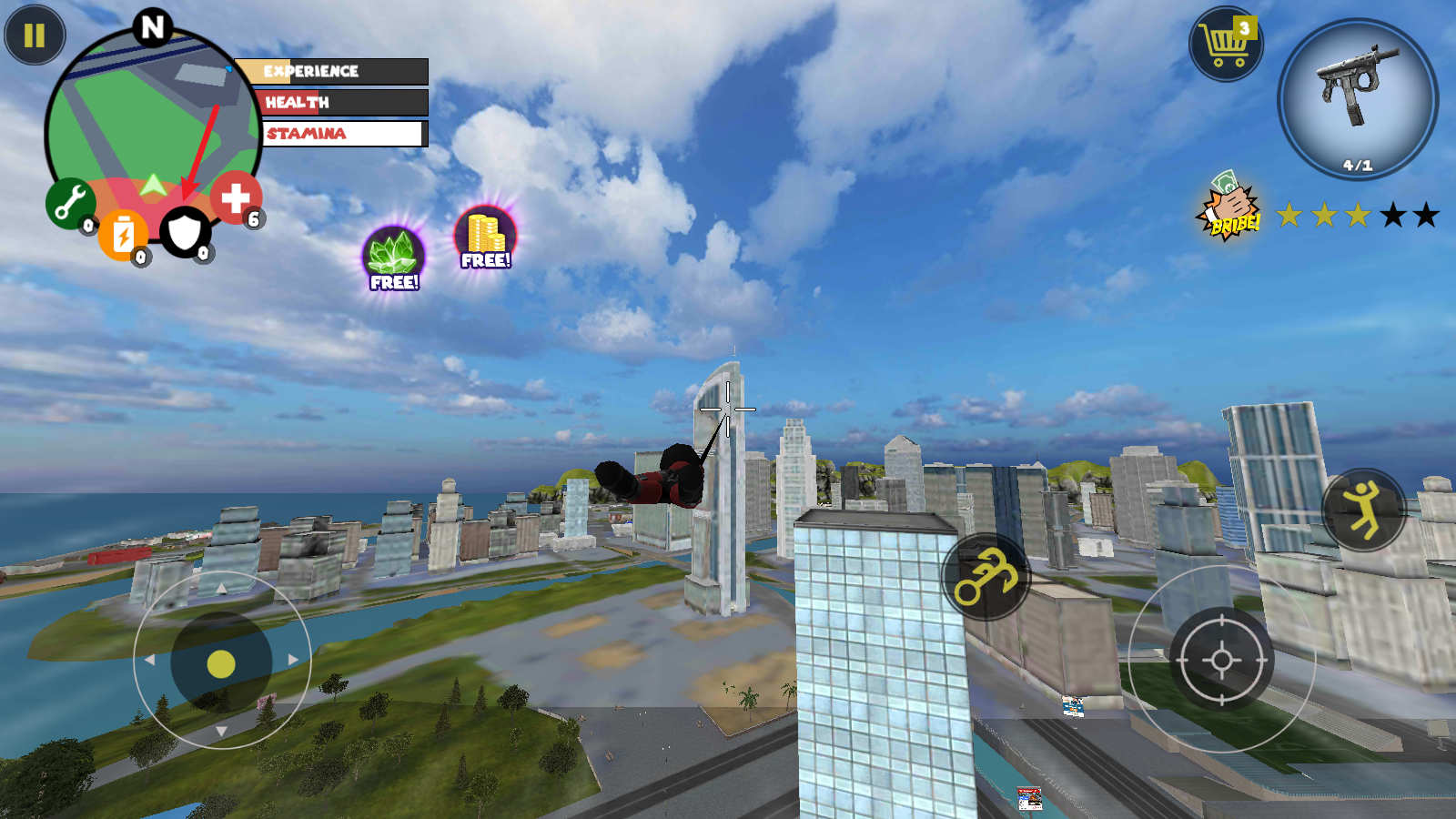Tap the yellow jumping figure button
Screen dimensions: 1456x819
1363,510
